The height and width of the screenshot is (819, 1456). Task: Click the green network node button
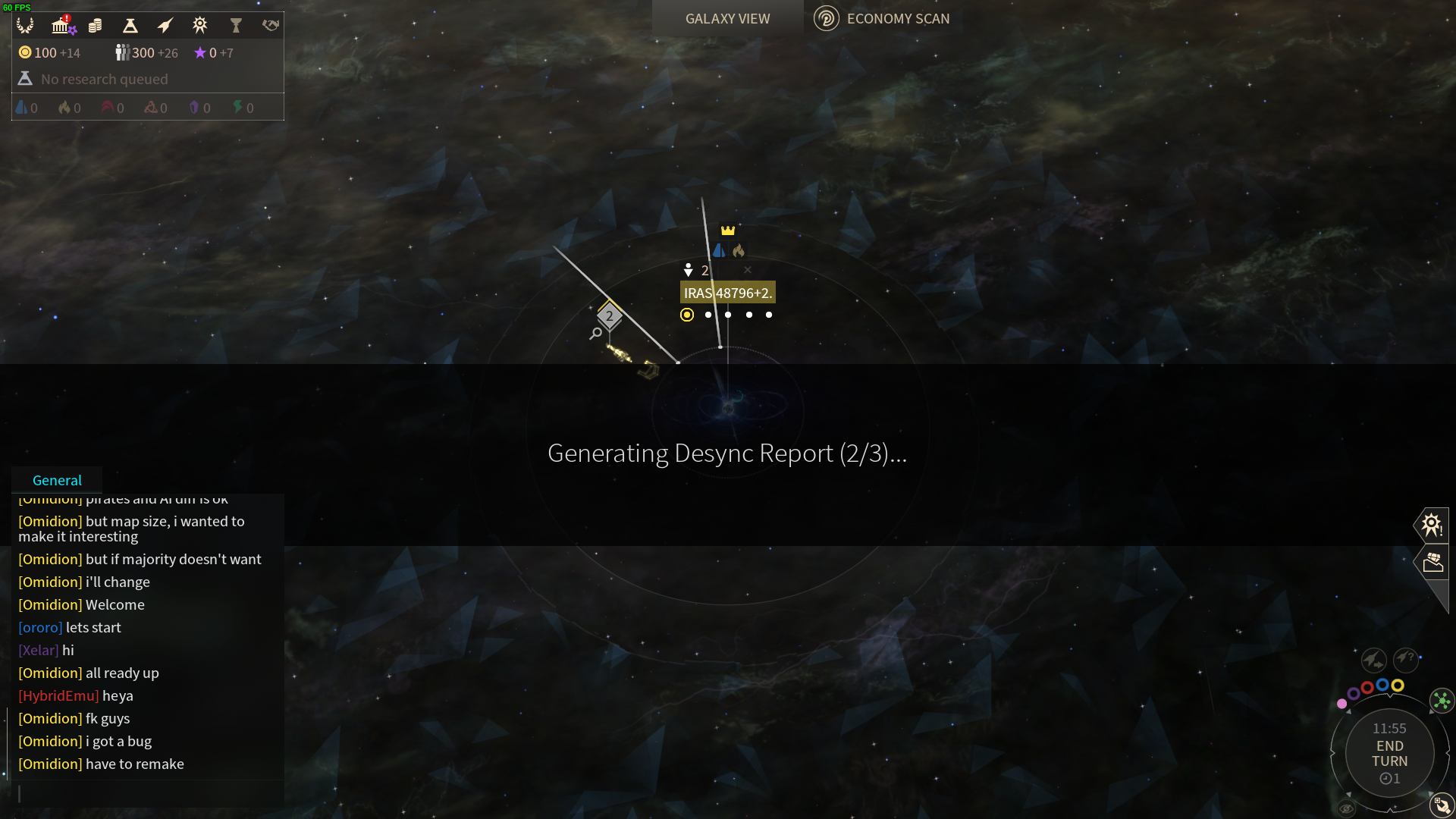[x=1441, y=701]
